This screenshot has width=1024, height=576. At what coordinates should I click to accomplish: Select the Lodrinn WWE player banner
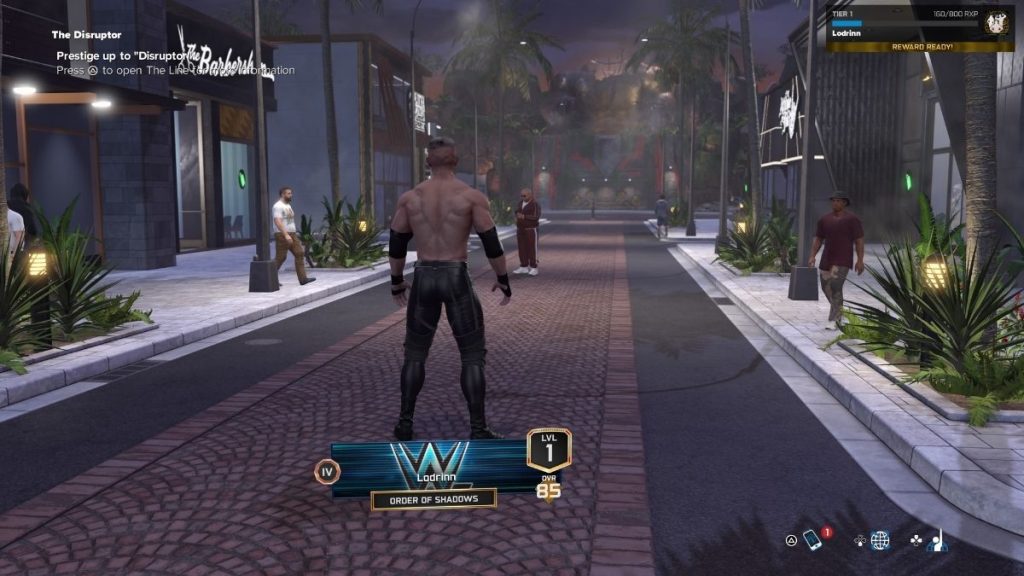[x=430, y=467]
